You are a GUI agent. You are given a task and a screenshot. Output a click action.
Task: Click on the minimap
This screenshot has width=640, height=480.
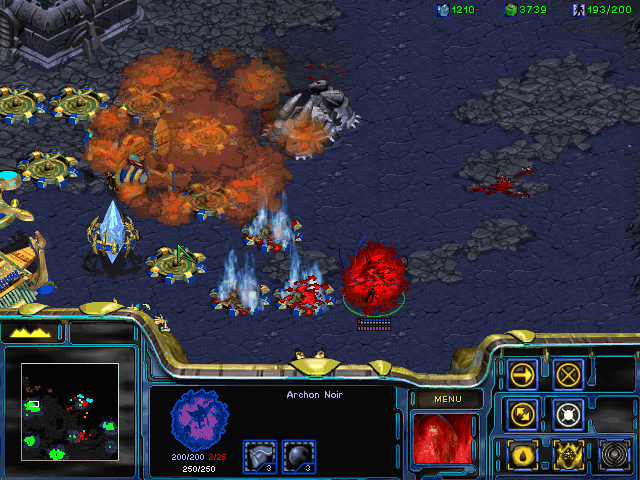click(69, 410)
